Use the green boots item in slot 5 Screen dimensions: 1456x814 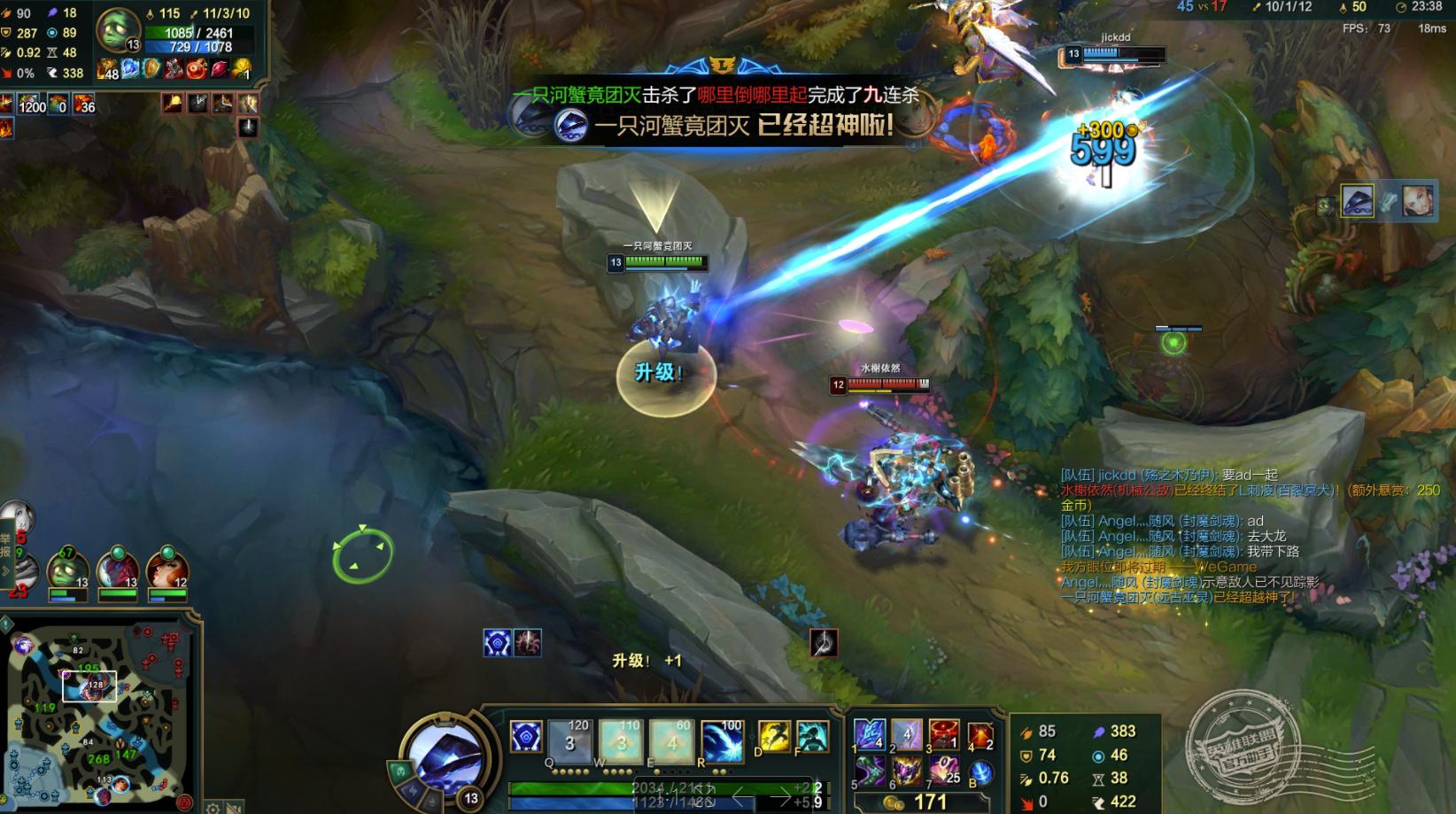click(x=869, y=771)
